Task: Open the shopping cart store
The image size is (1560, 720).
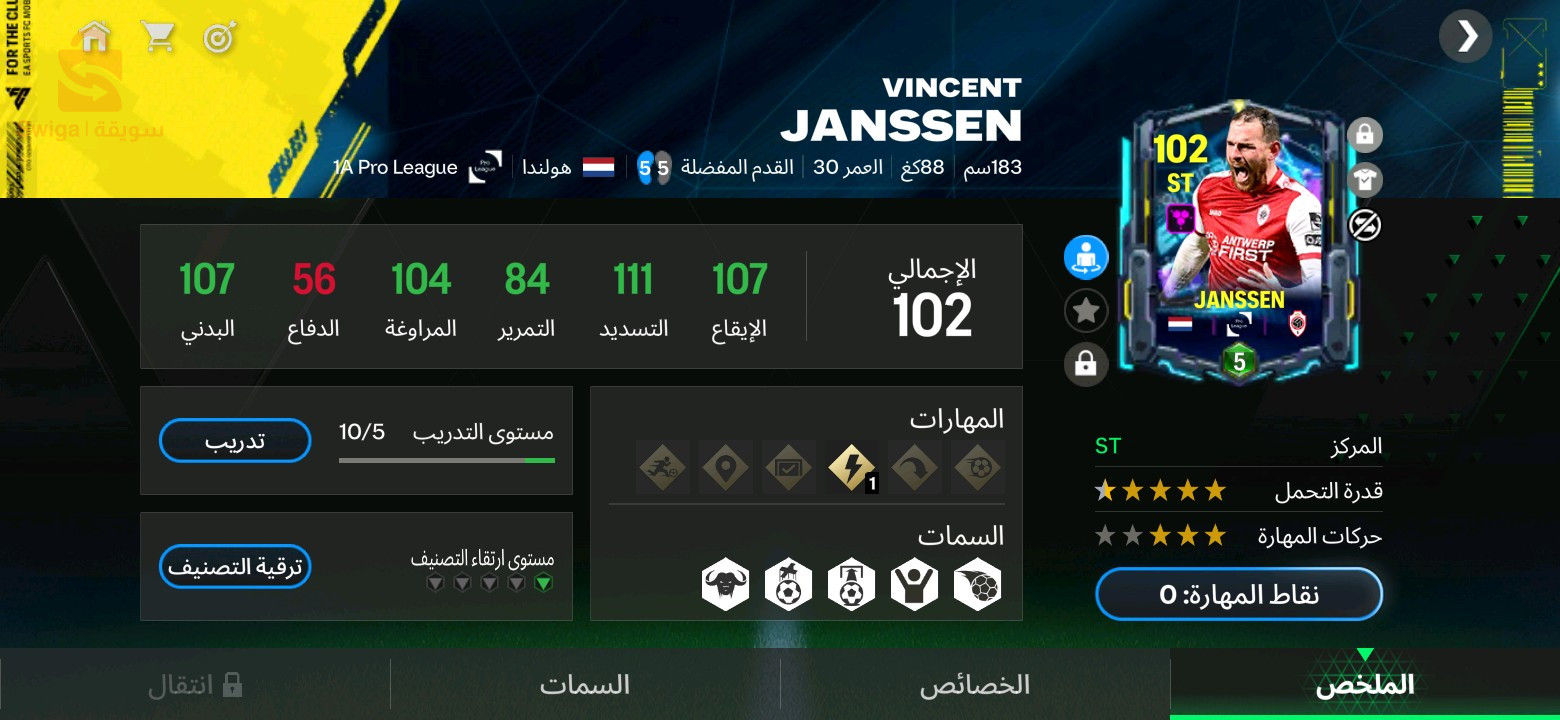Action: pos(157,38)
